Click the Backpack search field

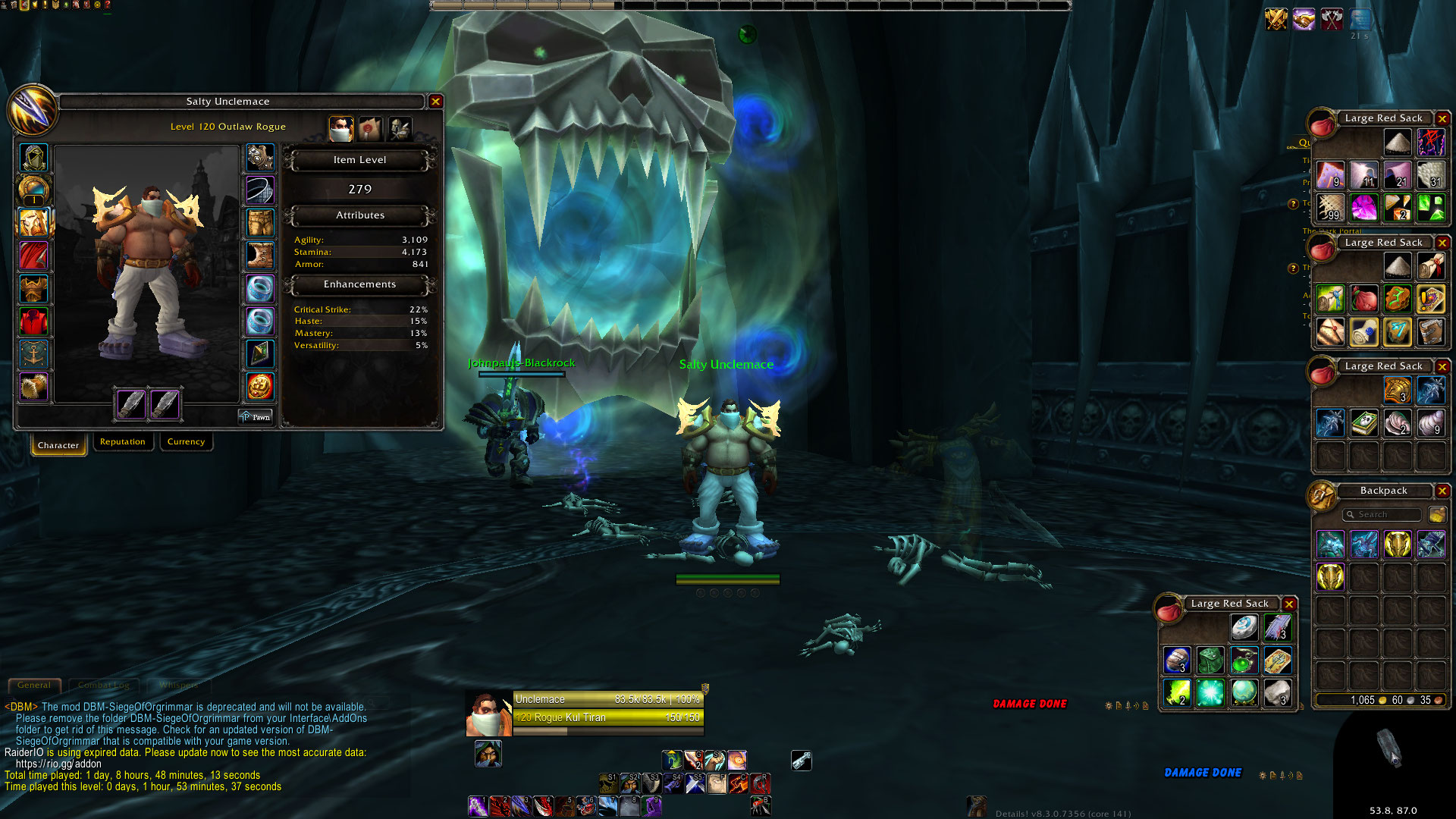coord(1382,515)
